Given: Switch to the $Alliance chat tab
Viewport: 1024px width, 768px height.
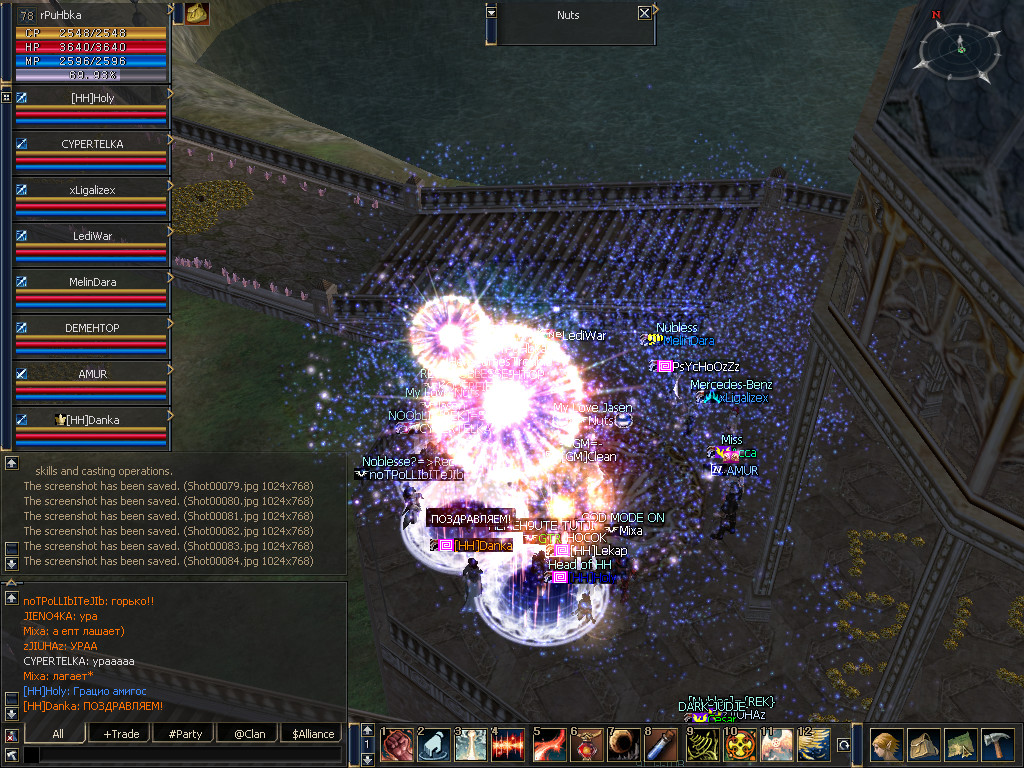Looking at the screenshot, I should click(312, 734).
